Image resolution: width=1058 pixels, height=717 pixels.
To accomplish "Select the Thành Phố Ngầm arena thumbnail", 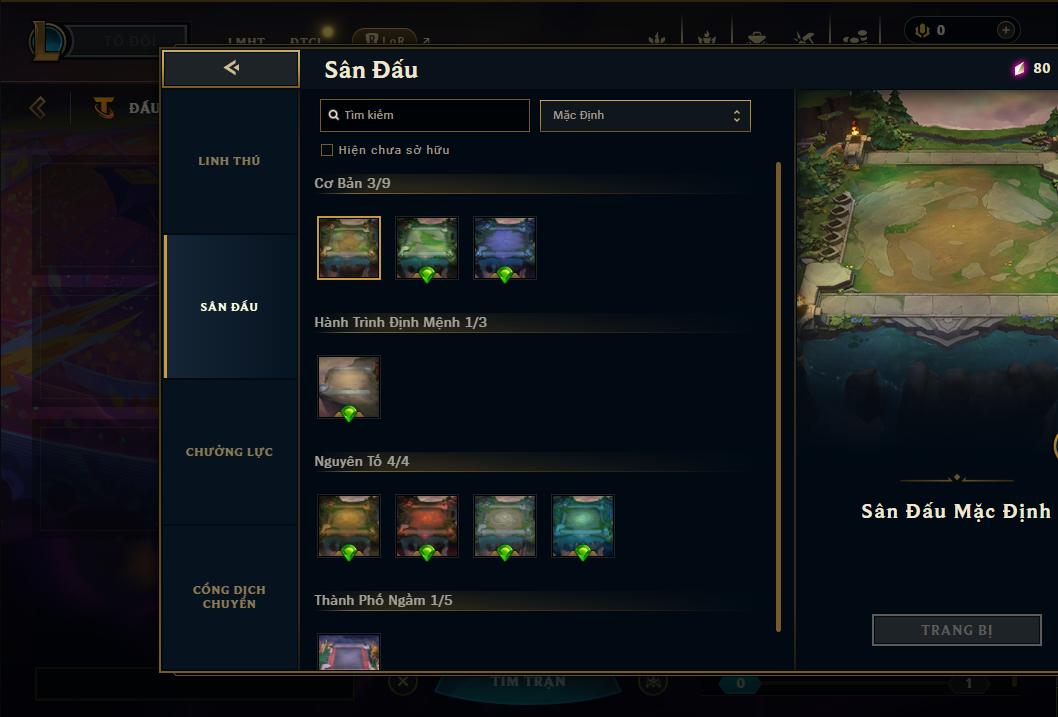I will tap(349, 652).
